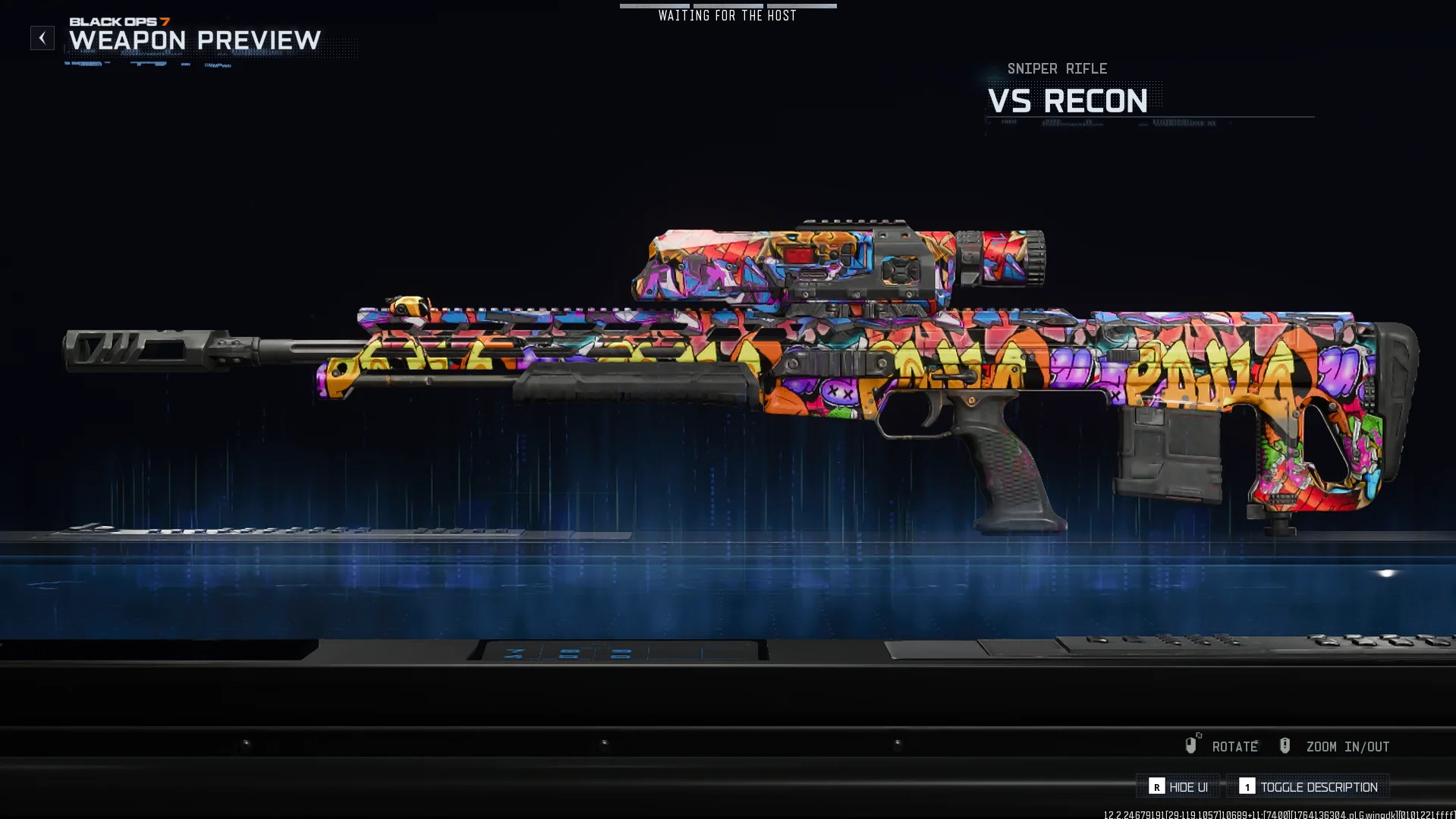Click the center host loading progress bar
Image resolution: width=1456 pixels, height=819 pixels.
point(727,5)
